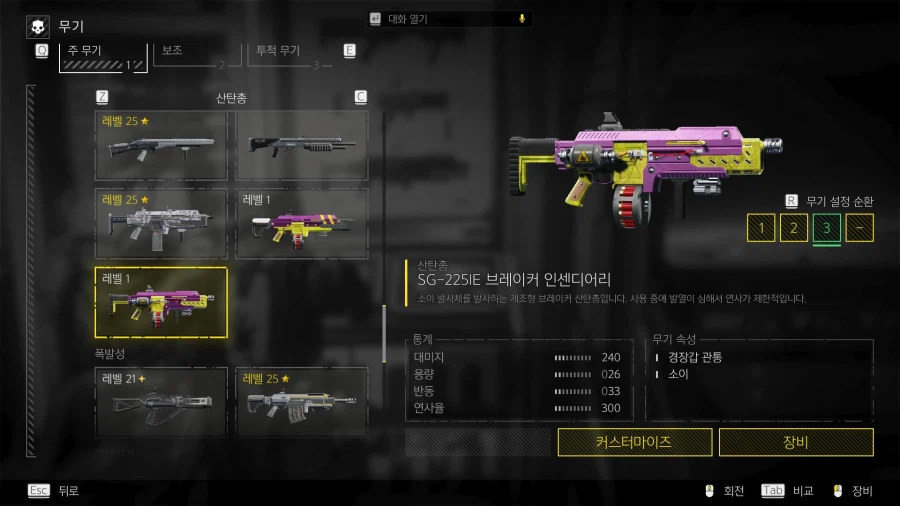
Task: Select active weapon loadout slot 3
Action: click(x=826, y=228)
